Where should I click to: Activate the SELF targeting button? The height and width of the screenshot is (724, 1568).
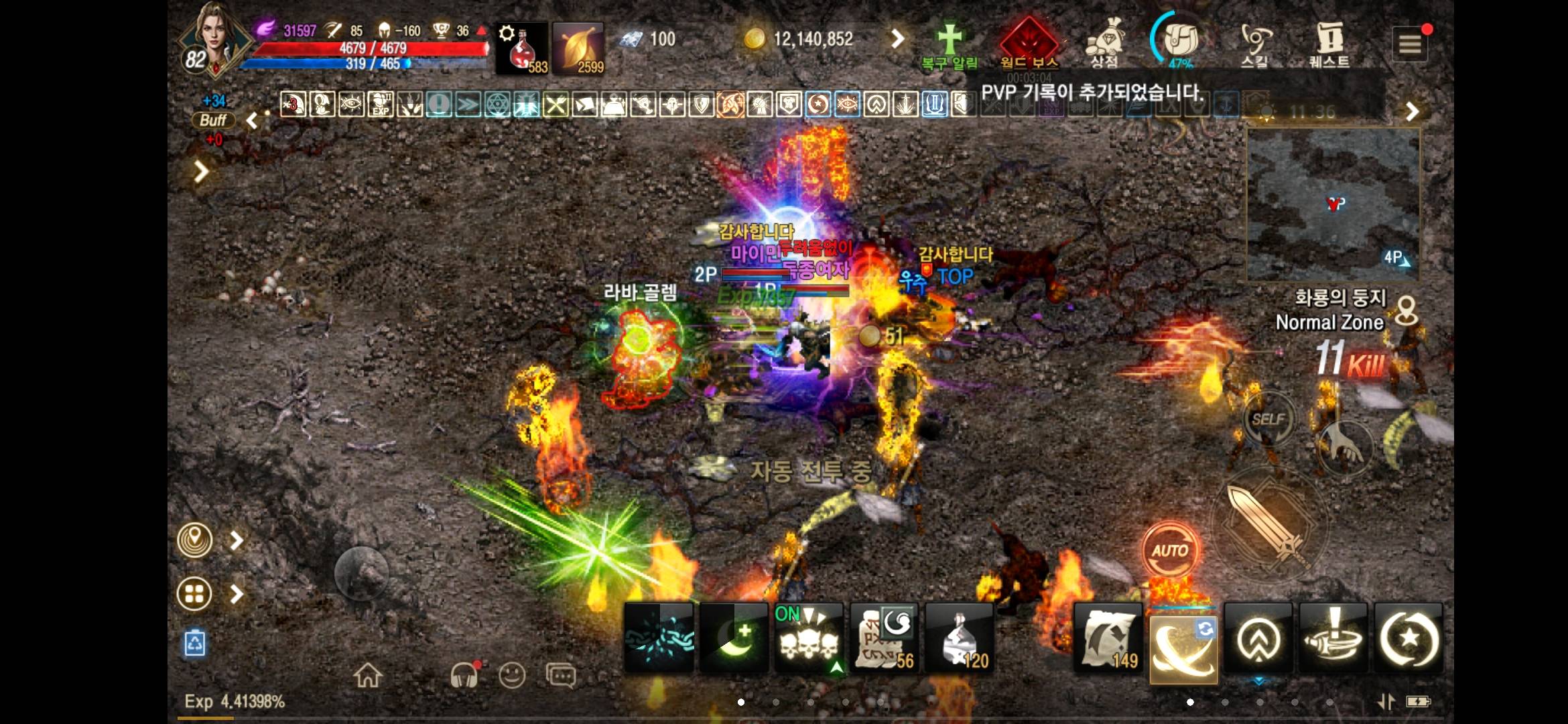tap(1268, 420)
